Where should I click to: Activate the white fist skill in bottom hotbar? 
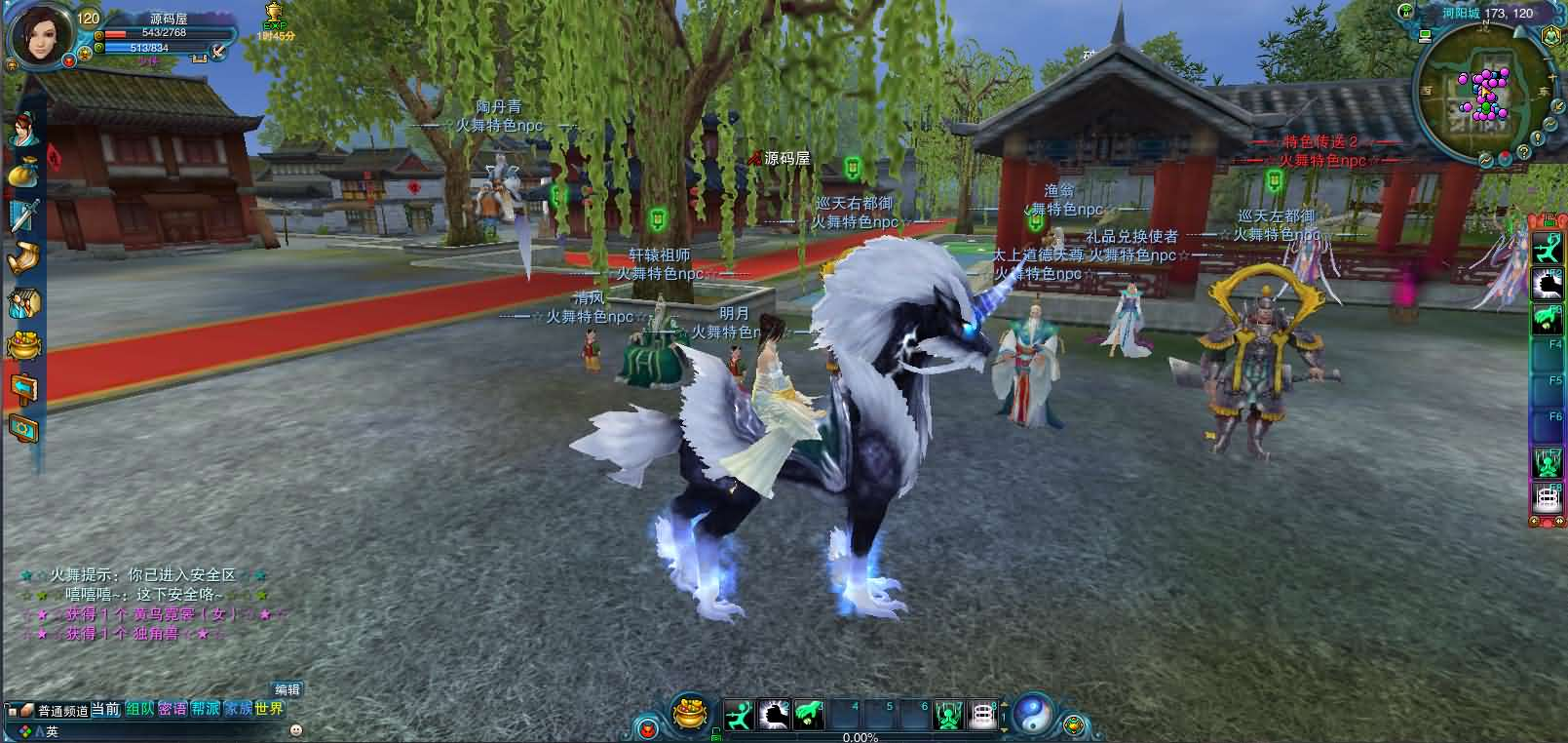(x=775, y=715)
